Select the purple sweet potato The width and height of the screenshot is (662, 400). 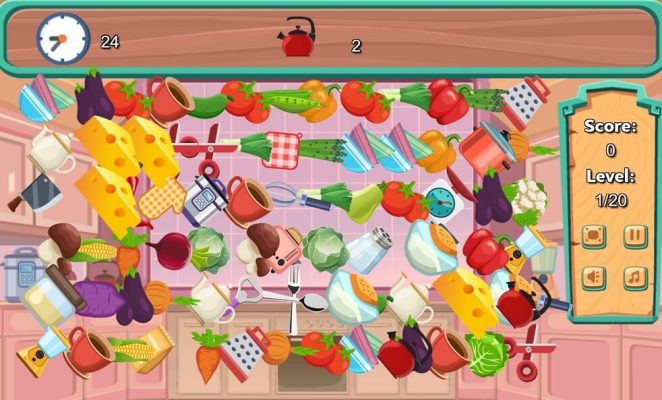coord(98,297)
